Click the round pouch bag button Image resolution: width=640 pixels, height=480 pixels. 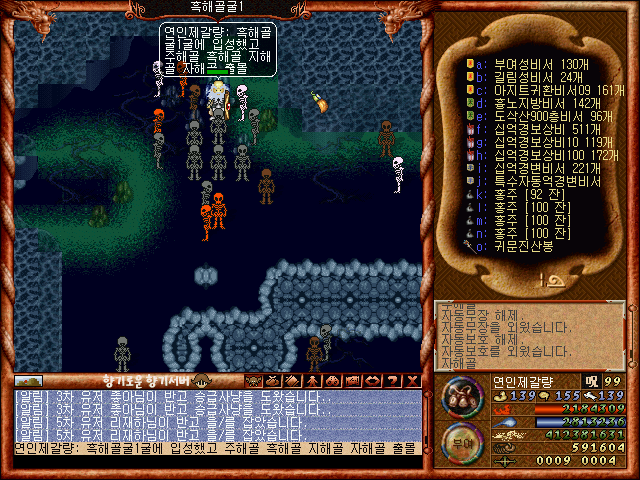point(460,398)
